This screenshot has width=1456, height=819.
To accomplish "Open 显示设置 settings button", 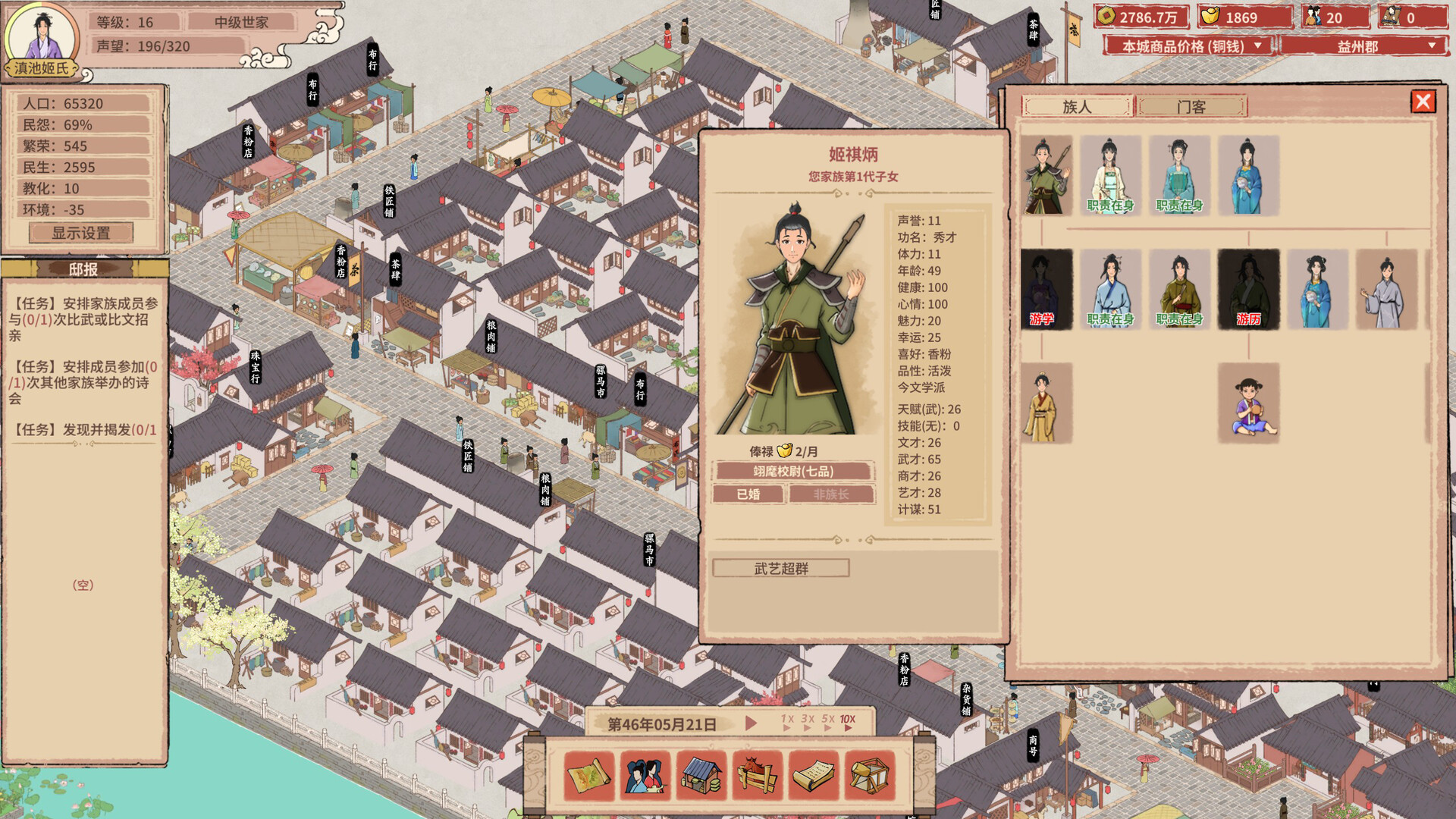I will pyautogui.click(x=81, y=234).
